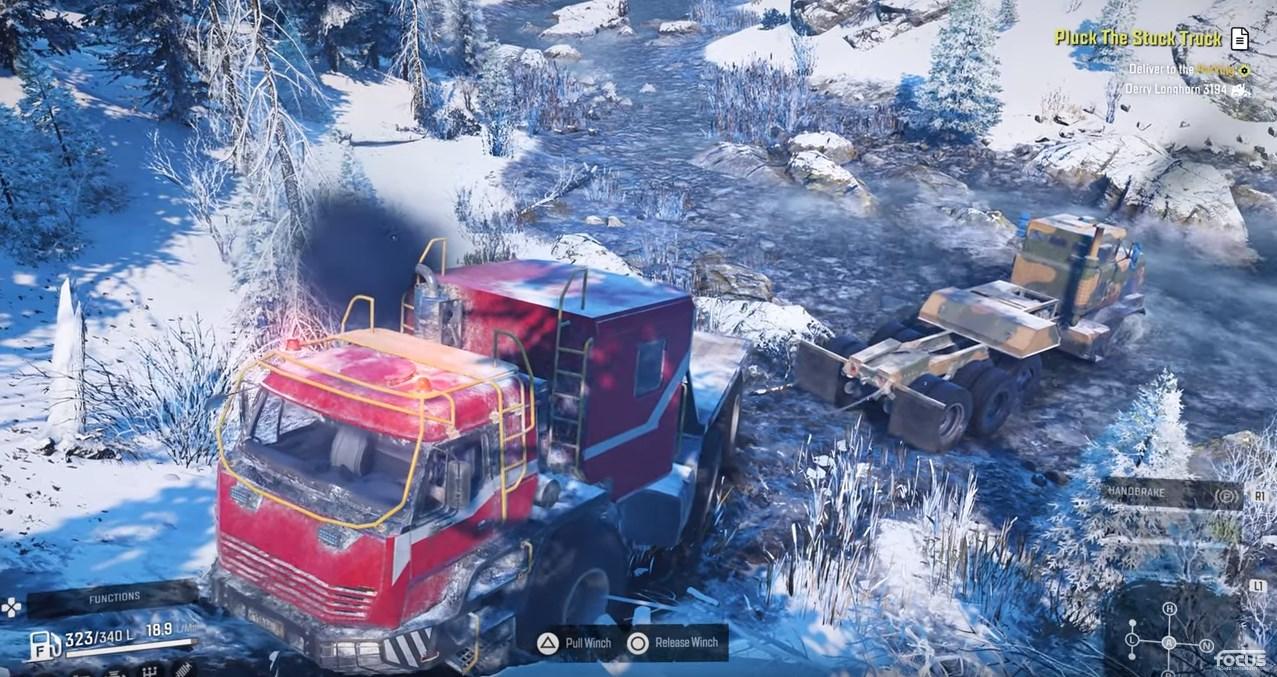The height and width of the screenshot is (677, 1277).
Task: Shift gearbox to Neutral (N)
Action: [x=1207, y=645]
